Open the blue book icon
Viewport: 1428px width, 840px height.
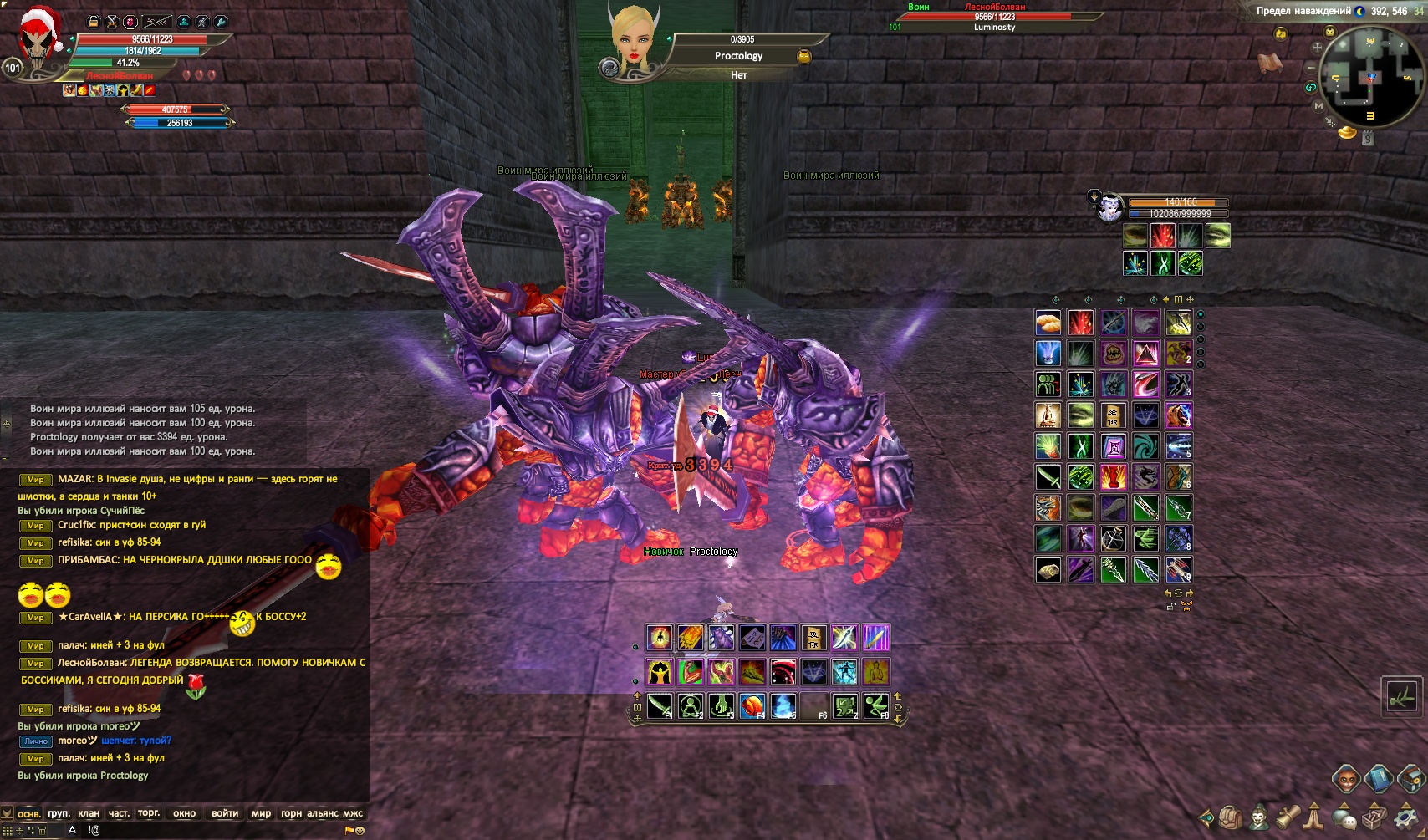[1378, 779]
